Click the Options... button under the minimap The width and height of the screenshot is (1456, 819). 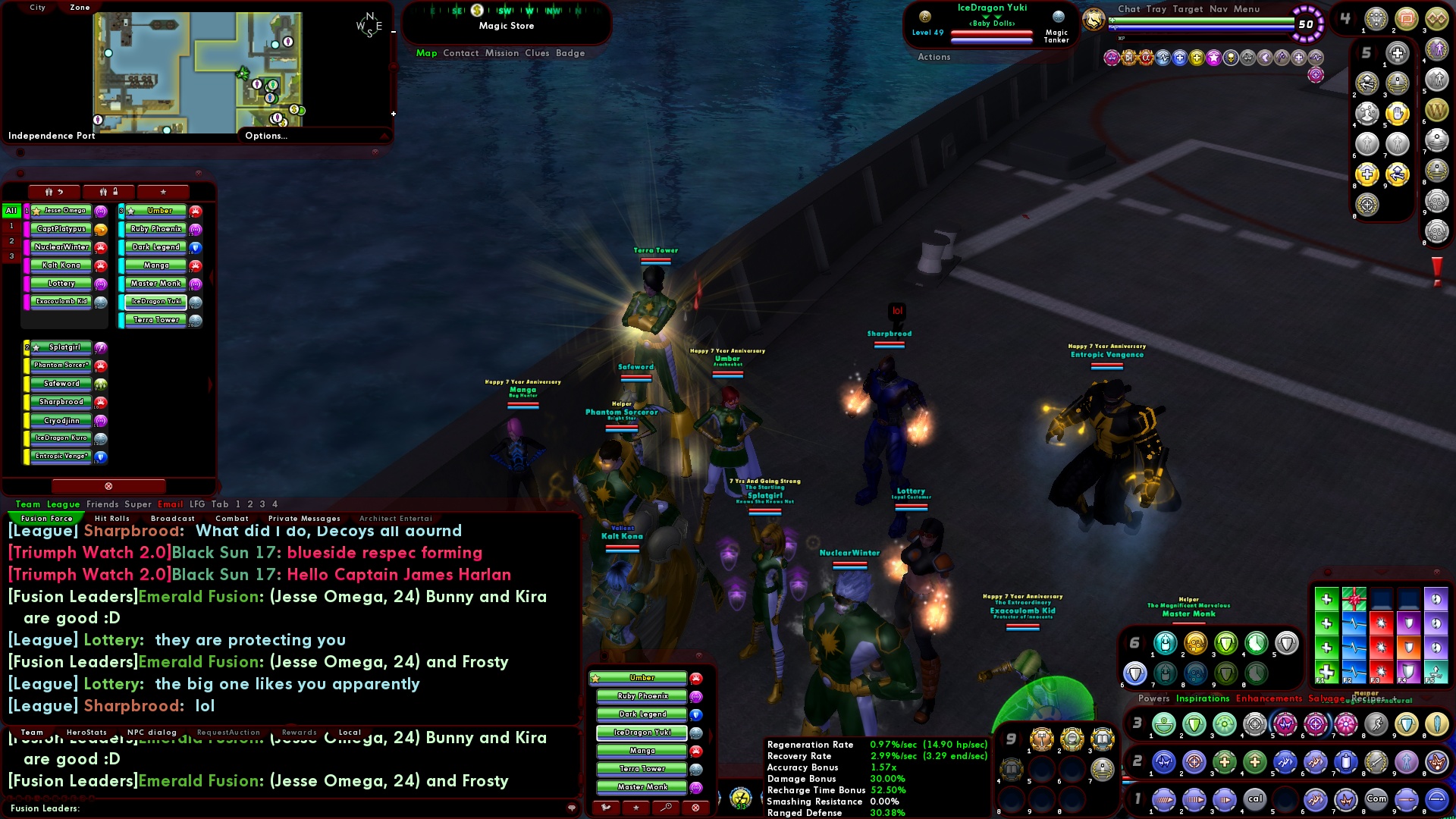[x=265, y=136]
